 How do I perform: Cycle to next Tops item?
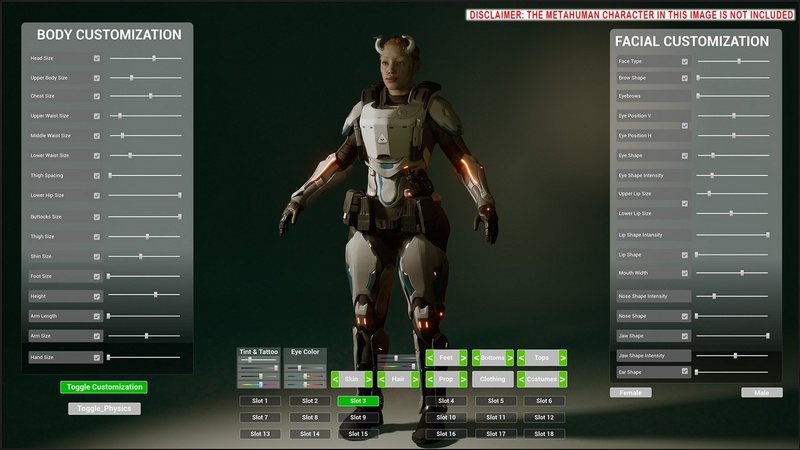pos(563,357)
